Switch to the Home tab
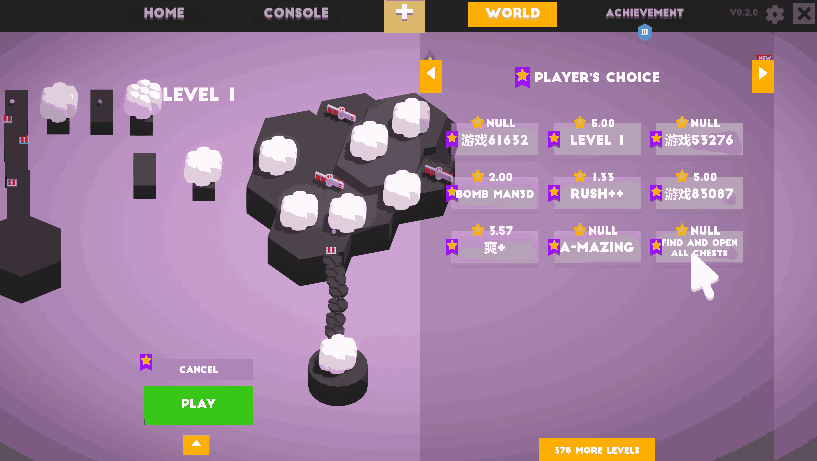 coord(164,14)
